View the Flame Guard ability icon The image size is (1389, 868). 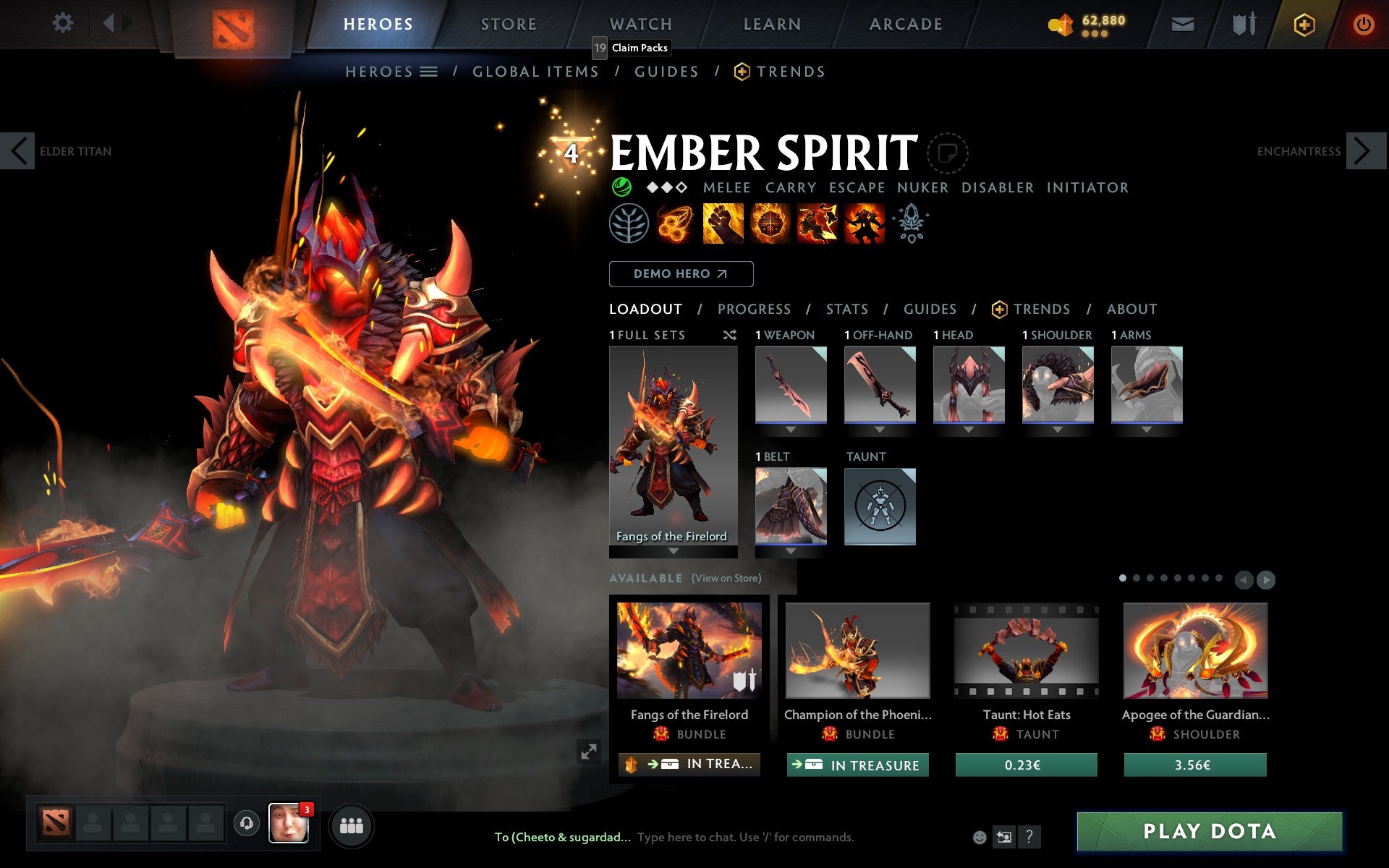(770, 224)
